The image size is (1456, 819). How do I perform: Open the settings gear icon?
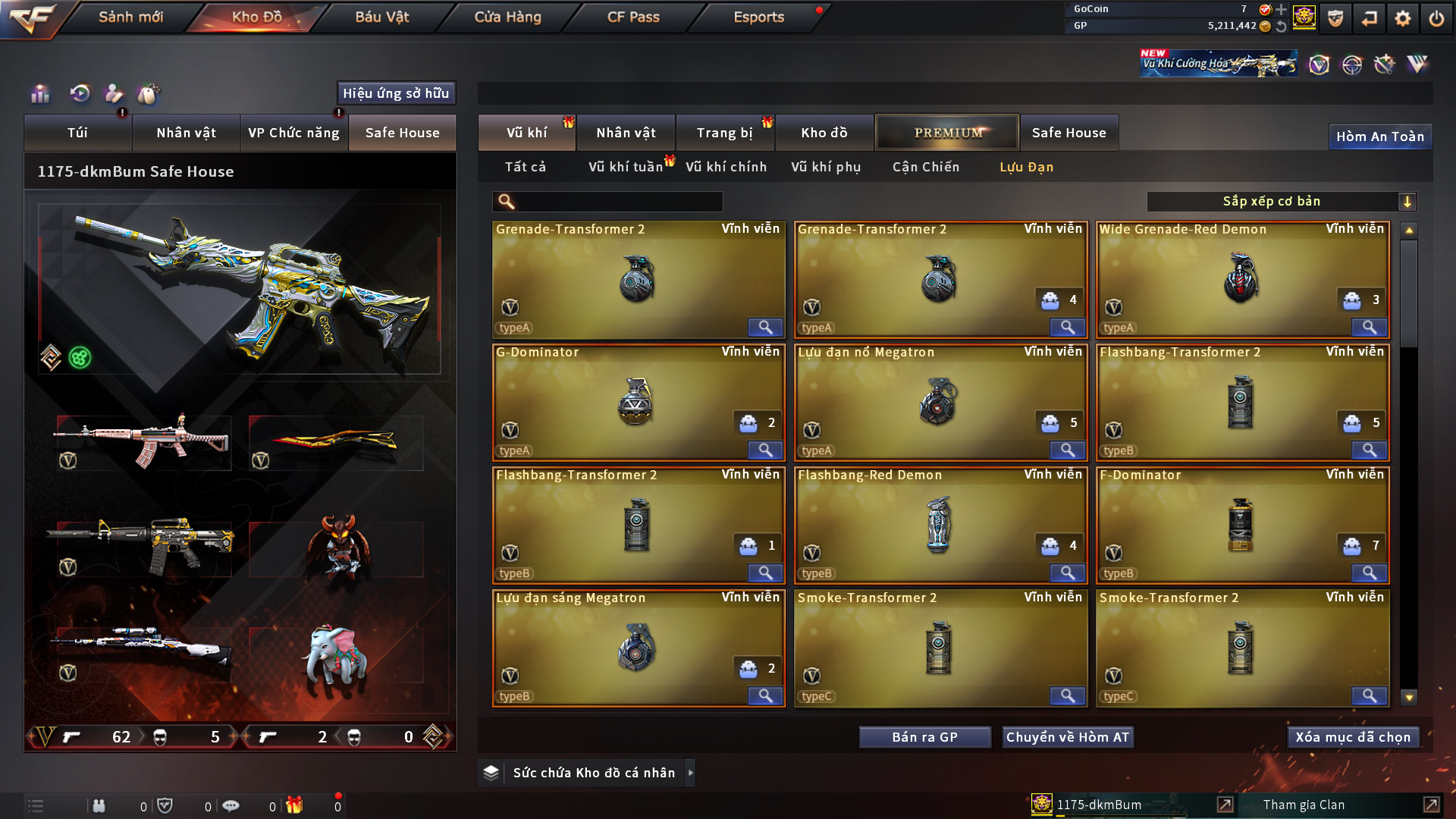[x=1402, y=18]
